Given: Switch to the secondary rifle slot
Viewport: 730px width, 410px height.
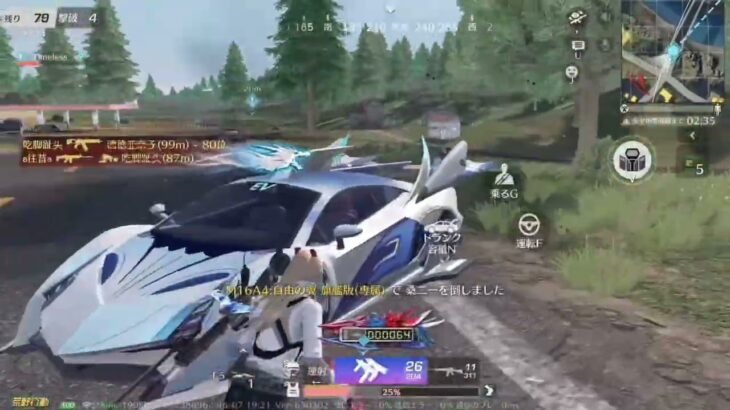Looking at the screenshot, I should [x=454, y=372].
